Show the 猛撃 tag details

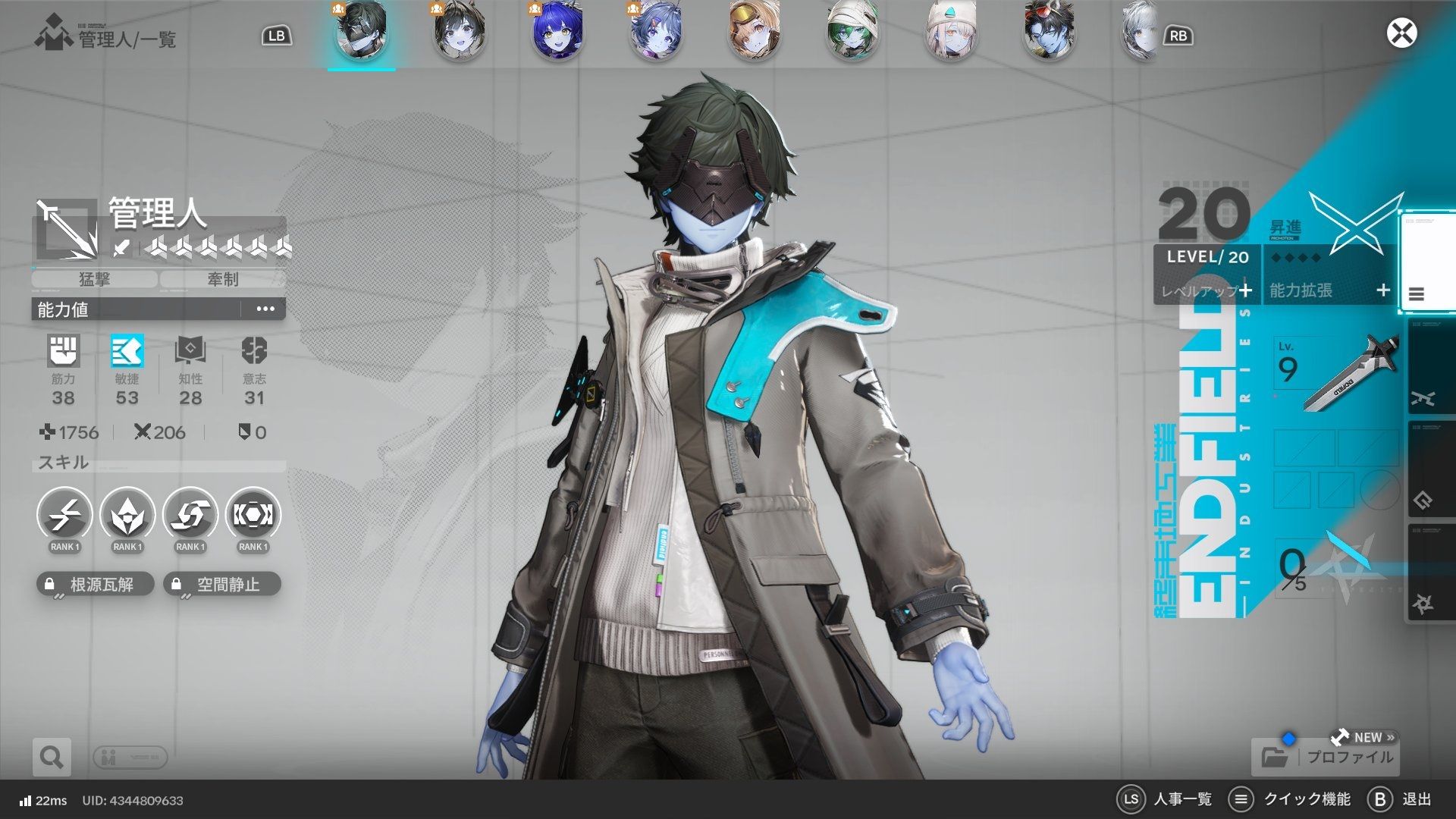pyautogui.click(x=95, y=279)
